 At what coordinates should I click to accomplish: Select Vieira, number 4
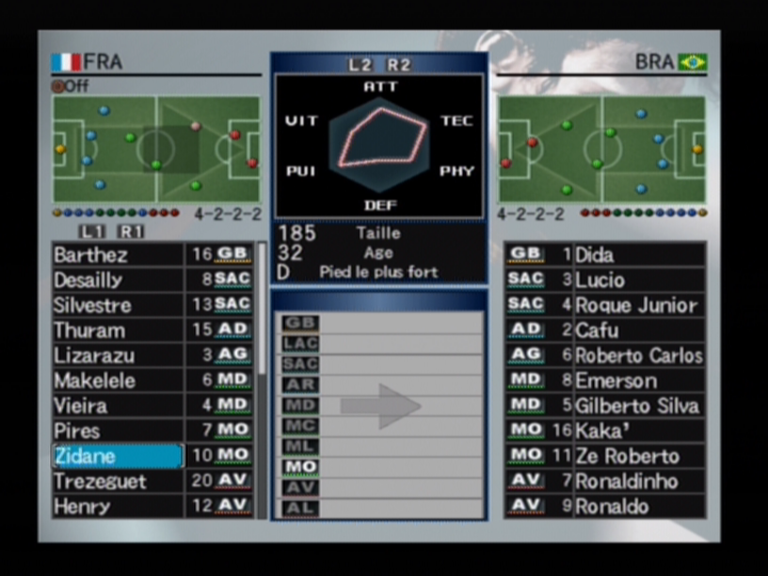pyautogui.click(x=118, y=406)
